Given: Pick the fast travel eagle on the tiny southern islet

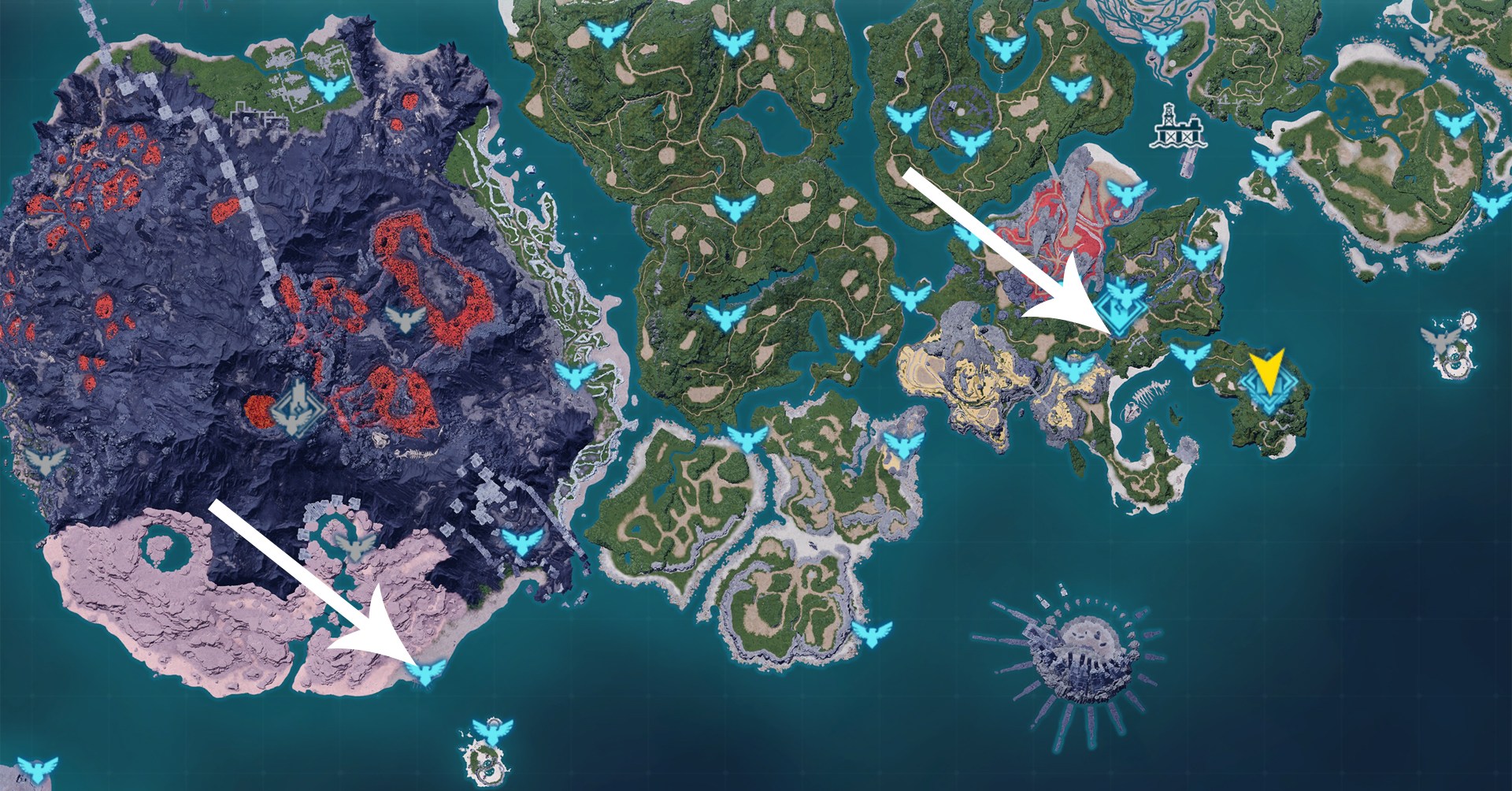Looking at the screenshot, I should 492,731.
